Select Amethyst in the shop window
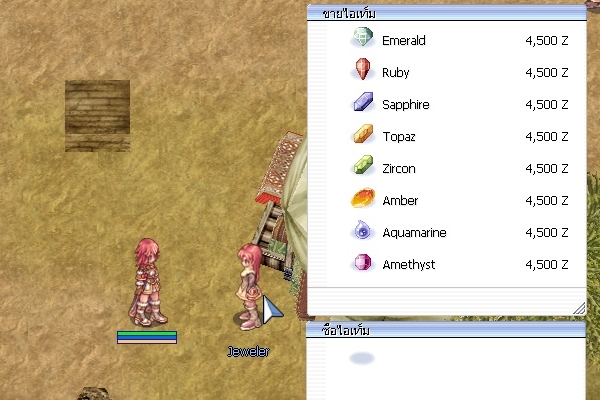This screenshot has height=400, width=600. pos(408,265)
